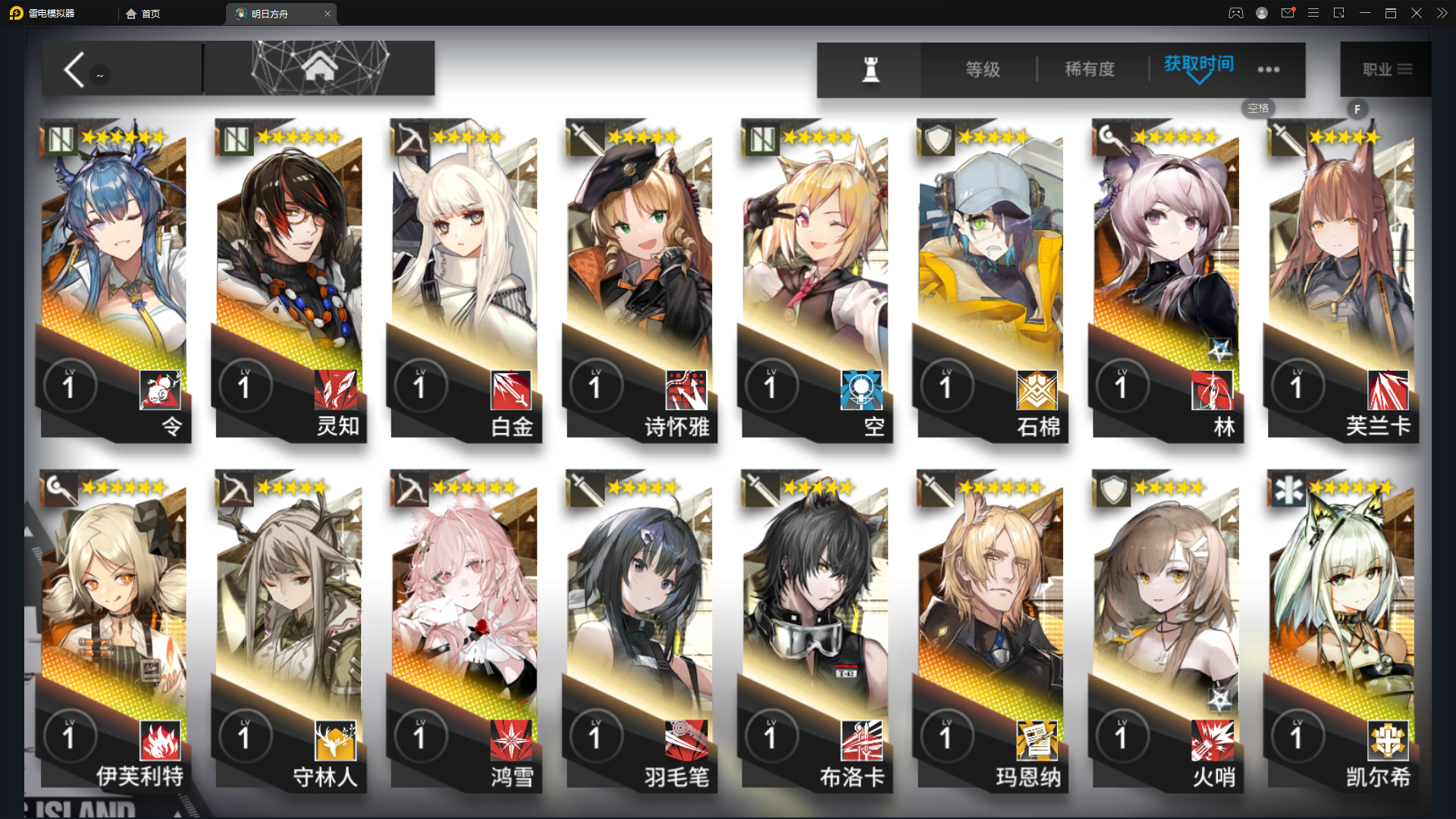Toggle sorting by 稀有度
1456x819 pixels.
pyautogui.click(x=1090, y=69)
